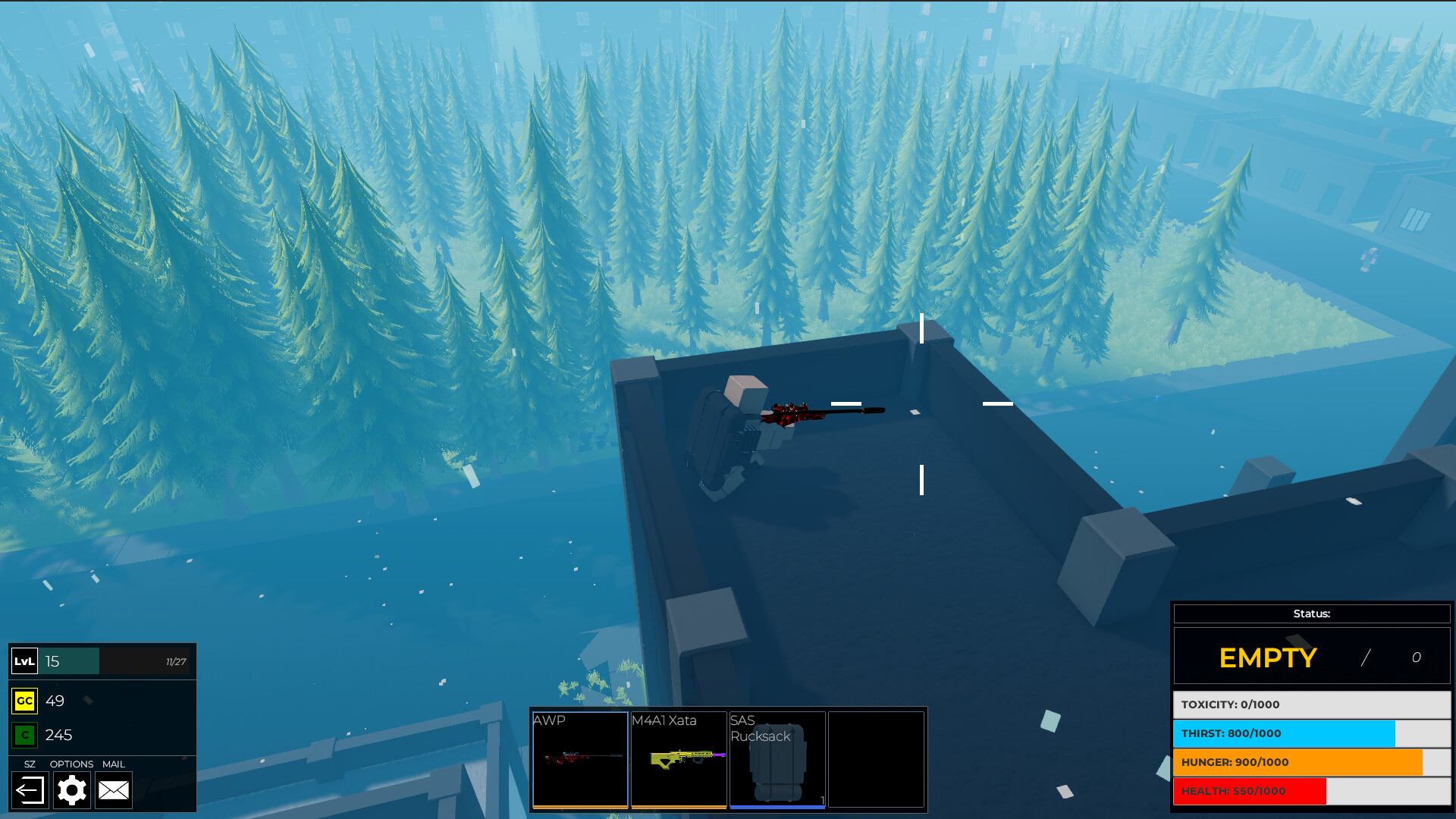Select the M4A1 Xata rifle slot
The height and width of the screenshot is (819, 1456).
679,758
